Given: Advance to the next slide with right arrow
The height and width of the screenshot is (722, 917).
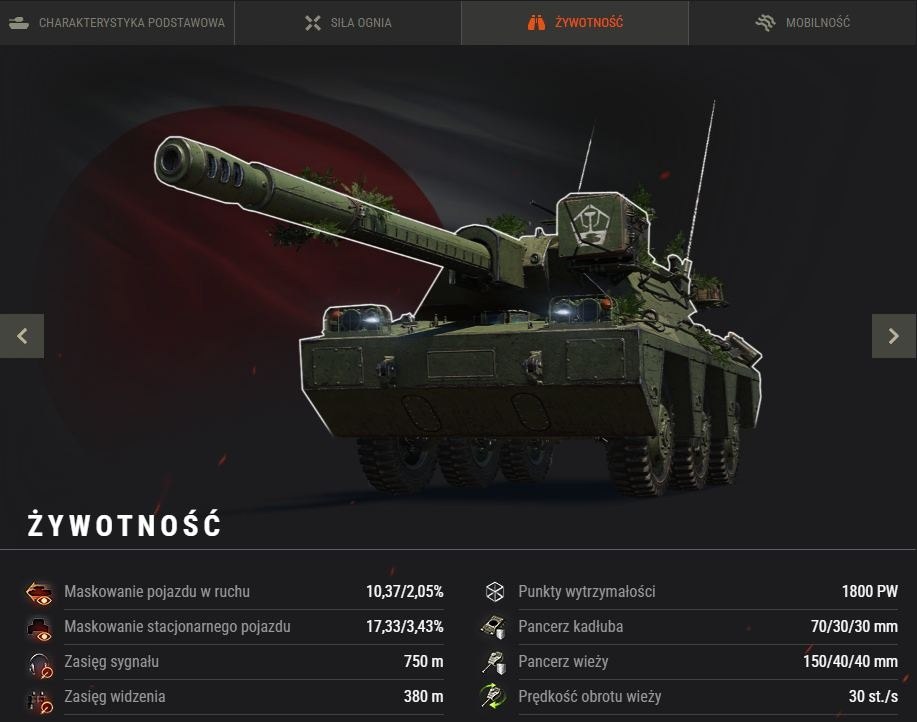Looking at the screenshot, I should point(894,336).
